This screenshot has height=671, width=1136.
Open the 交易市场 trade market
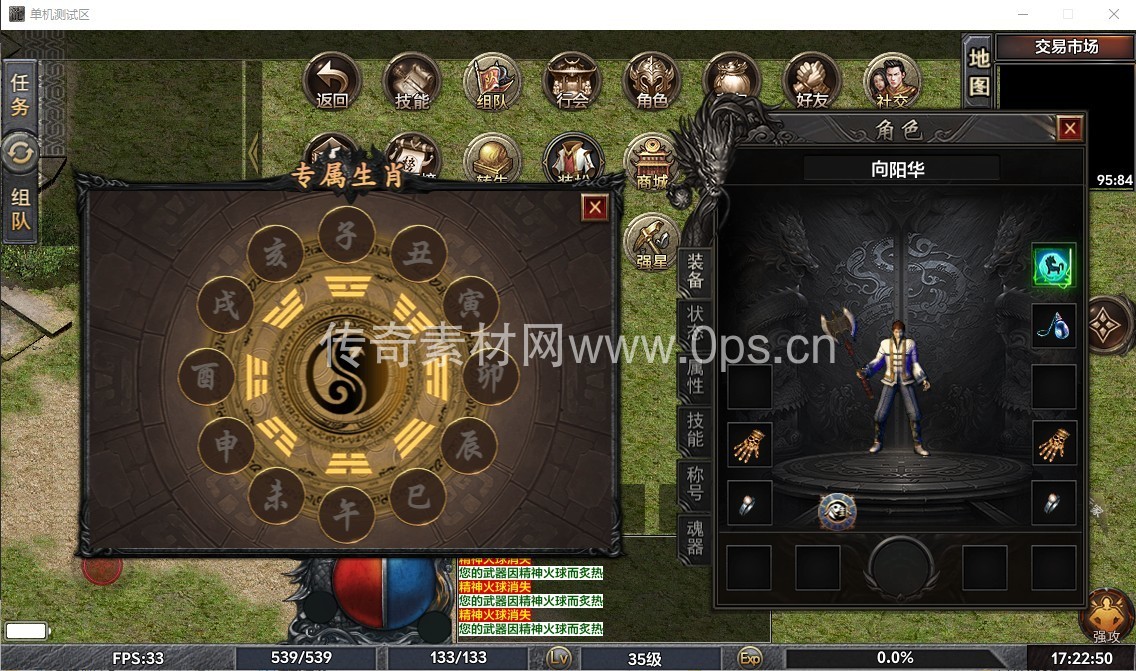pyautogui.click(x=1066, y=47)
